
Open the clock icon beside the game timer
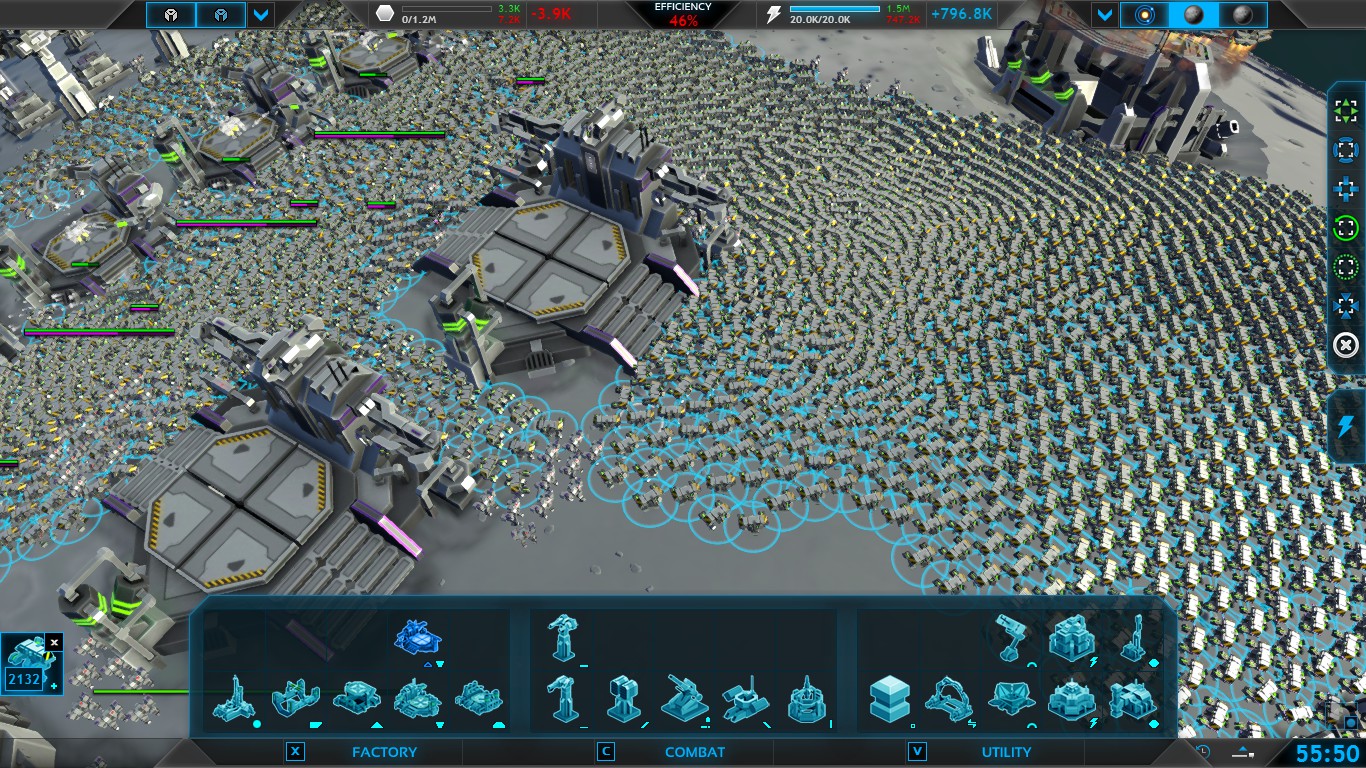1203,752
